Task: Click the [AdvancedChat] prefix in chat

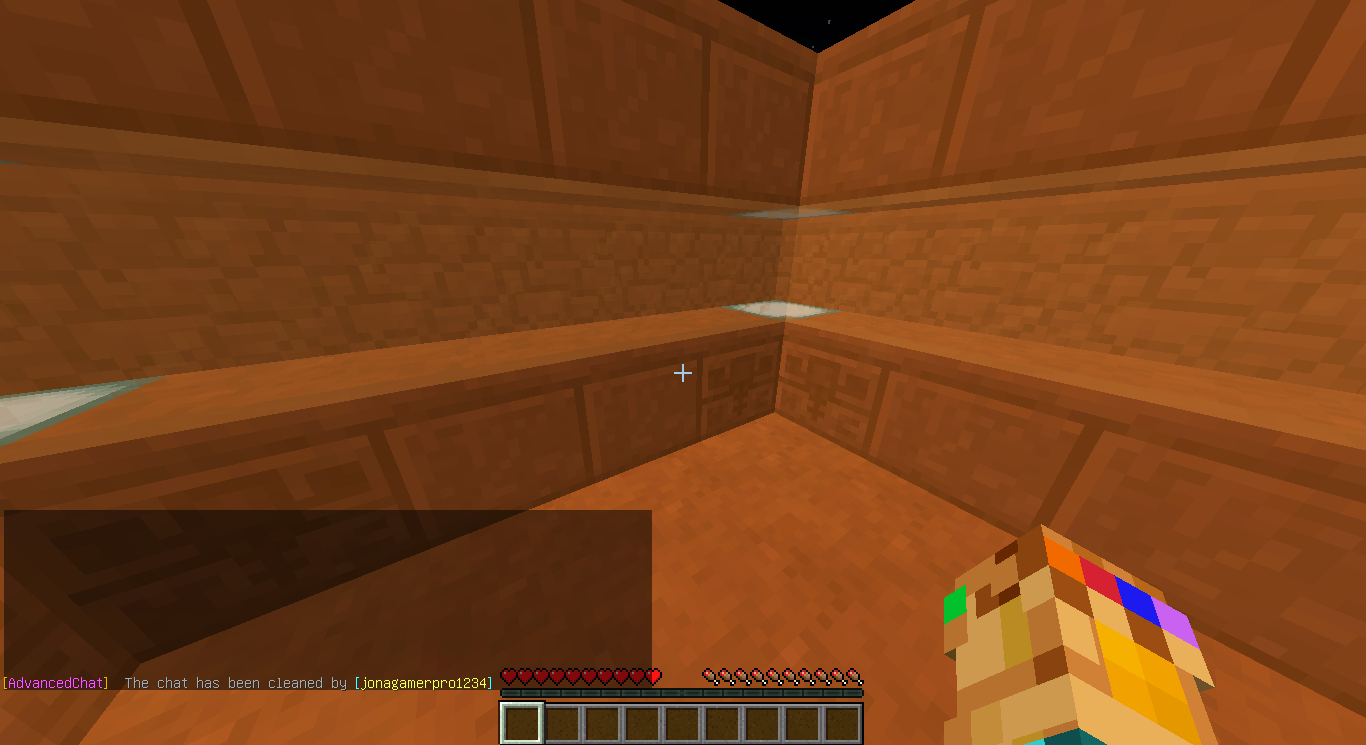Action: coord(56,683)
